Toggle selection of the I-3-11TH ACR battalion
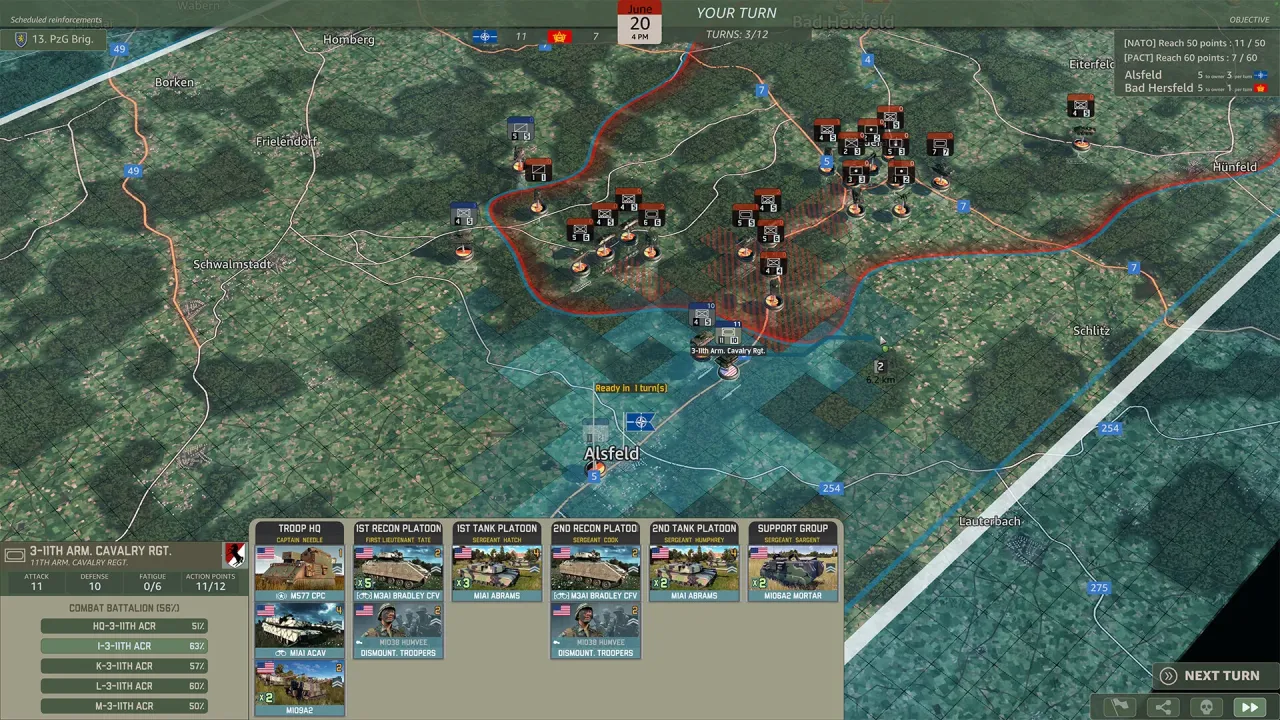The height and width of the screenshot is (720, 1280). point(124,645)
